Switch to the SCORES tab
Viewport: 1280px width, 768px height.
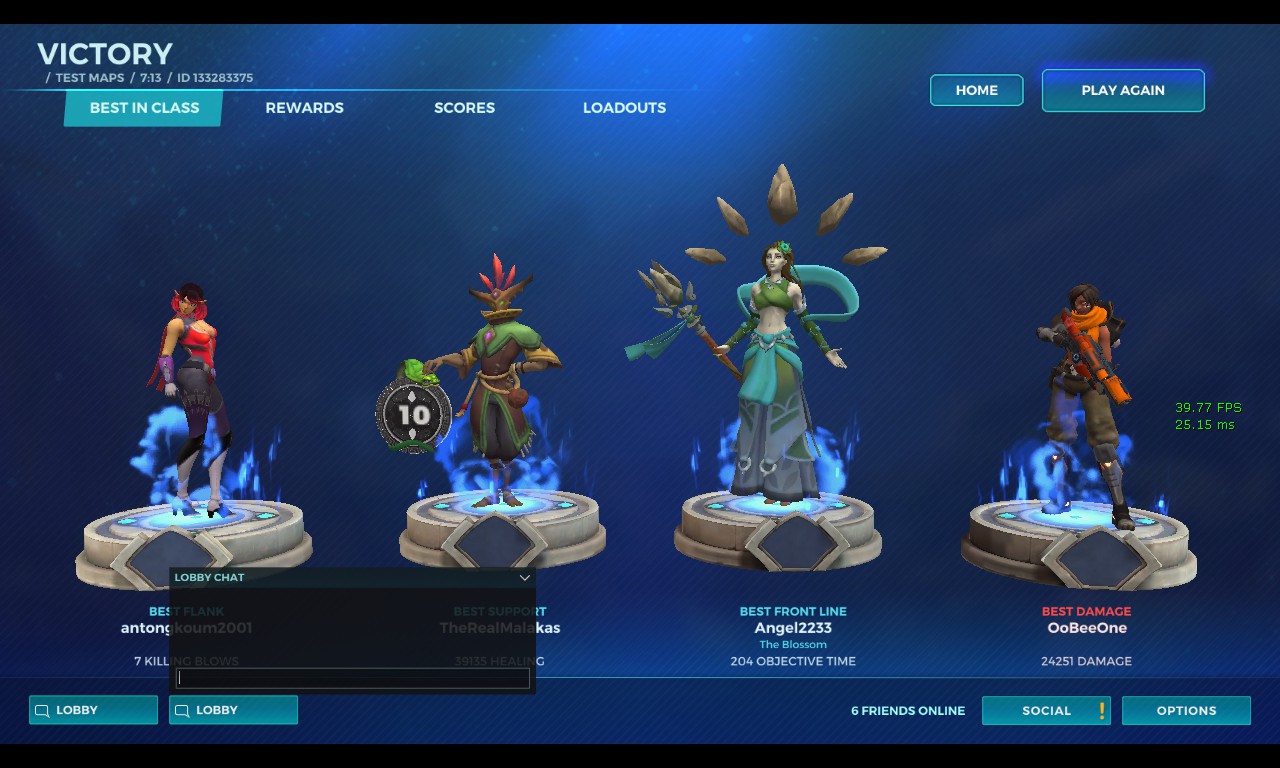click(464, 108)
